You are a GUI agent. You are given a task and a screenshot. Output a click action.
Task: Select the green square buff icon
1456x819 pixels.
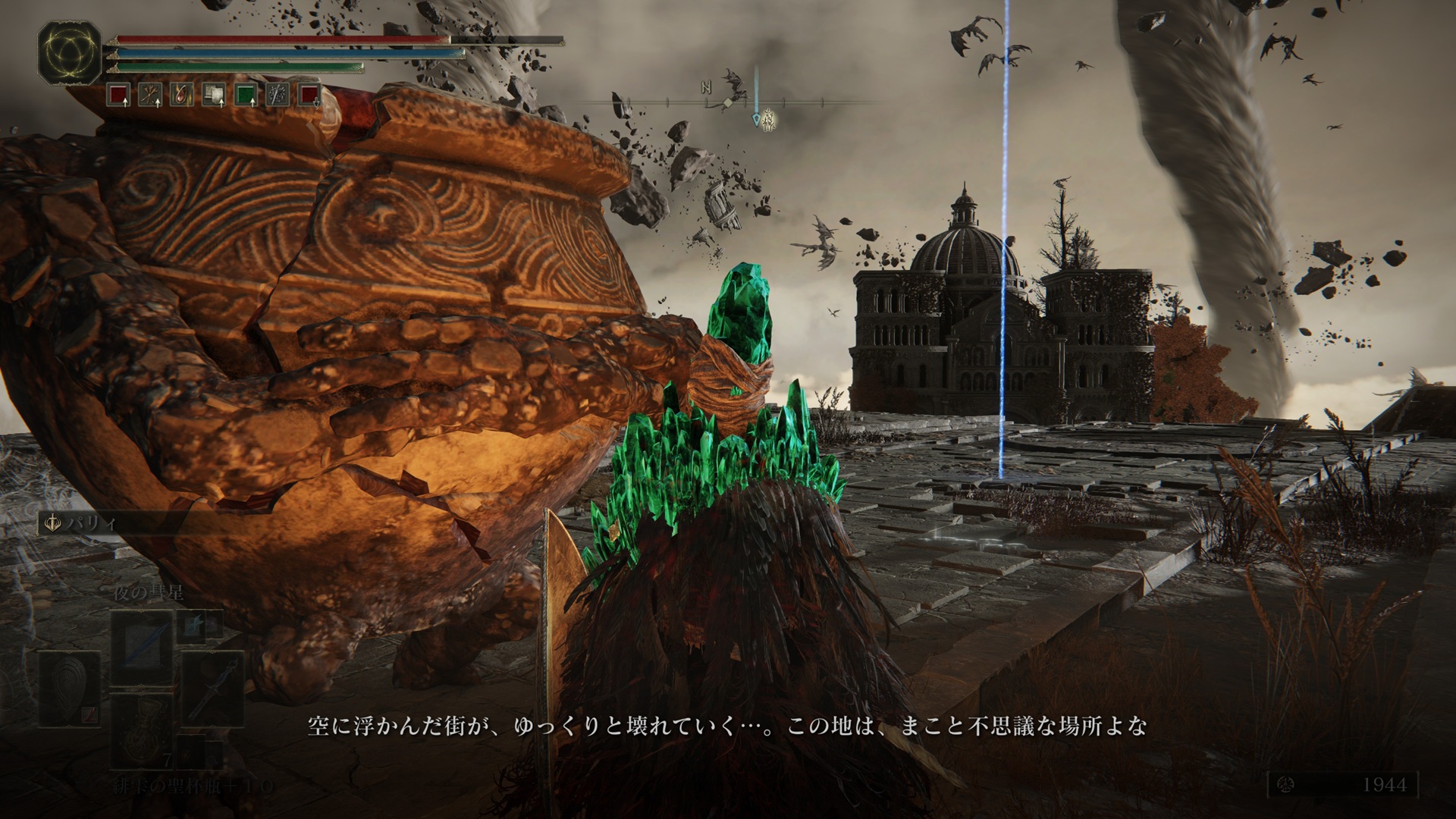(246, 96)
